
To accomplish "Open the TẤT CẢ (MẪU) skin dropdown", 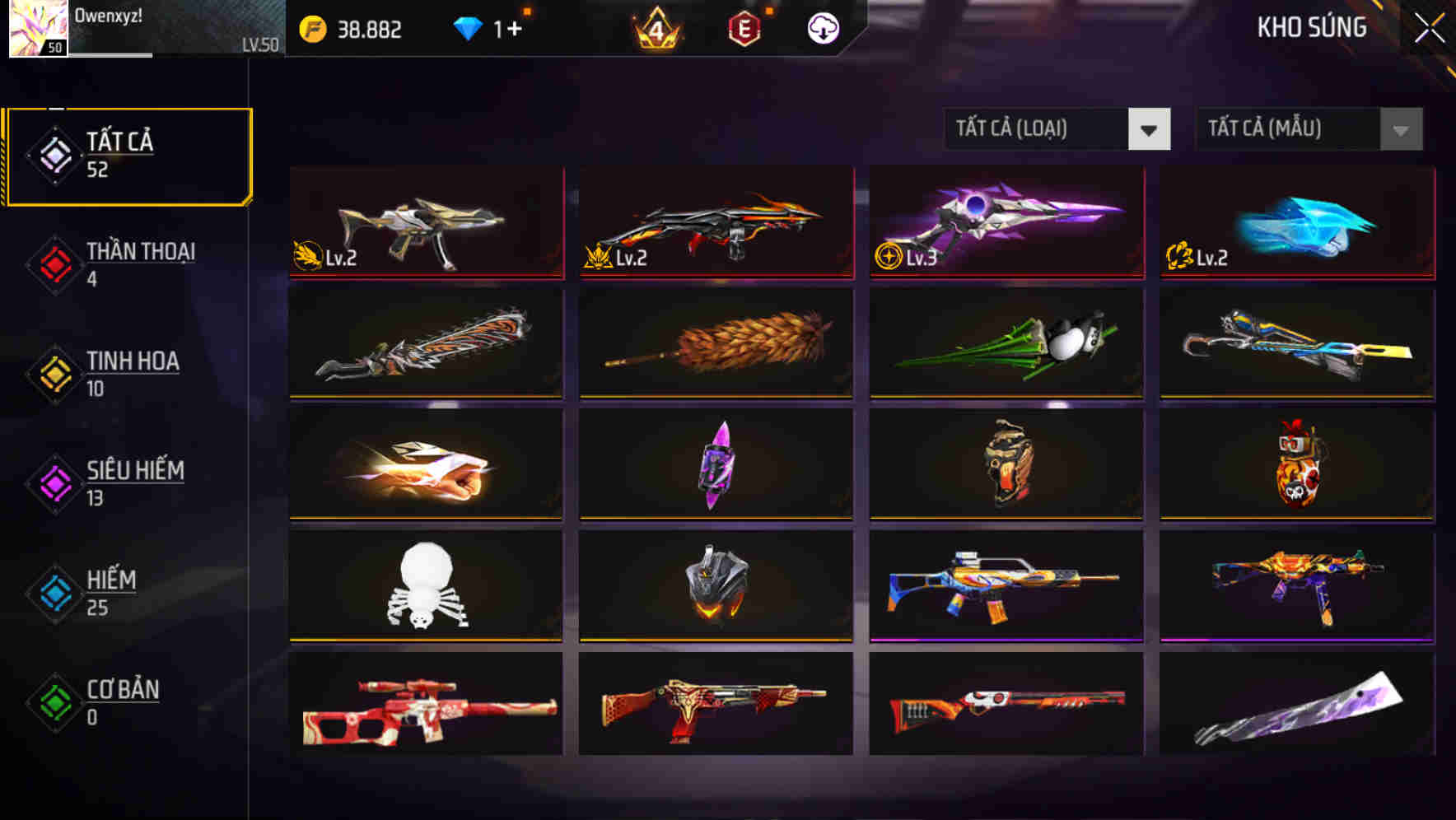I will [x=1289, y=129].
